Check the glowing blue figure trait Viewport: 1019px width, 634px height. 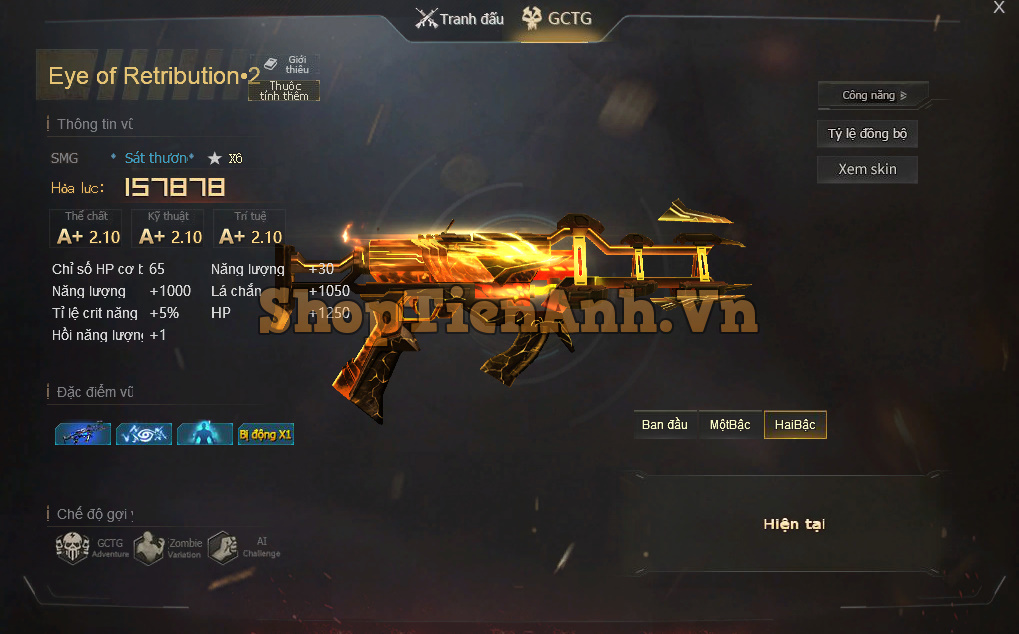[x=205, y=434]
